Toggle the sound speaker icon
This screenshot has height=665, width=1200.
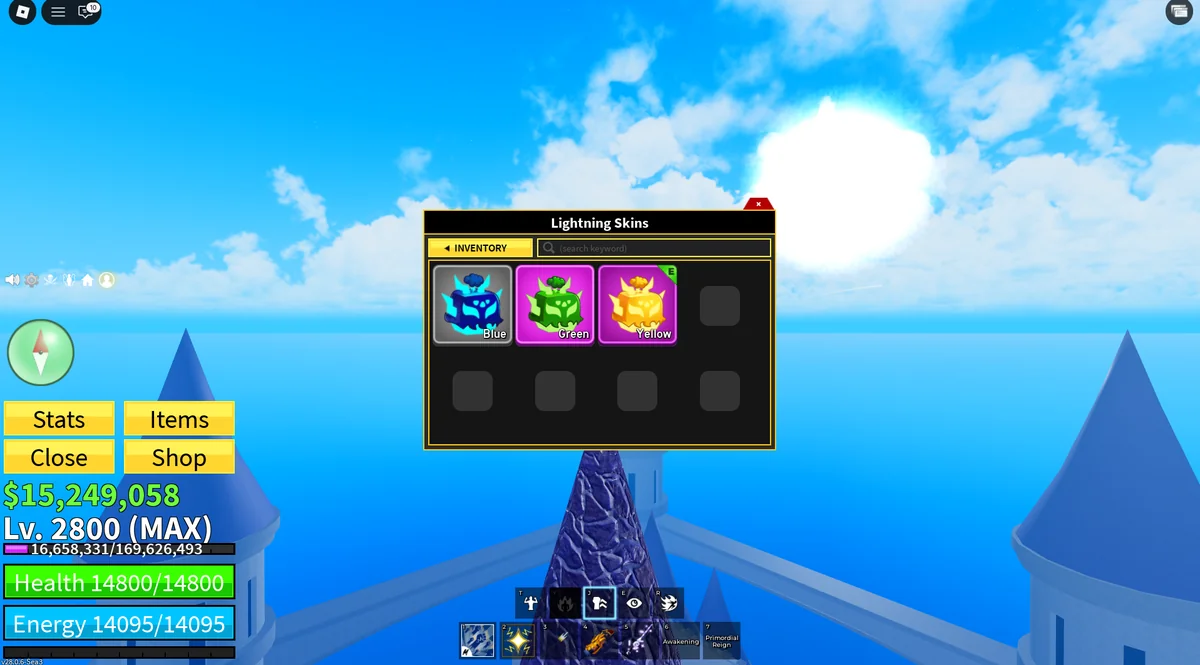12,280
